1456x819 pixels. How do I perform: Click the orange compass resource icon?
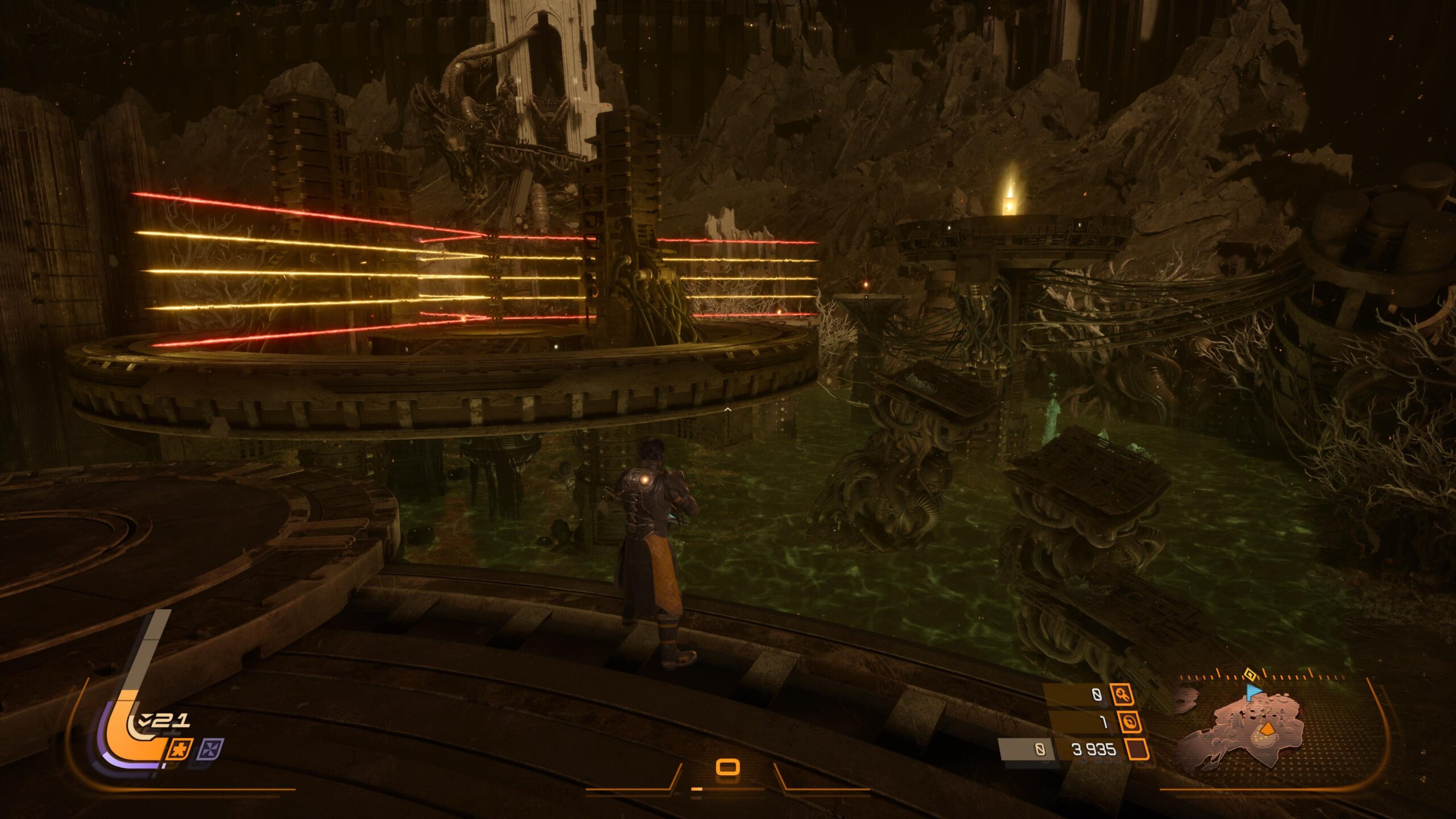click(1131, 722)
